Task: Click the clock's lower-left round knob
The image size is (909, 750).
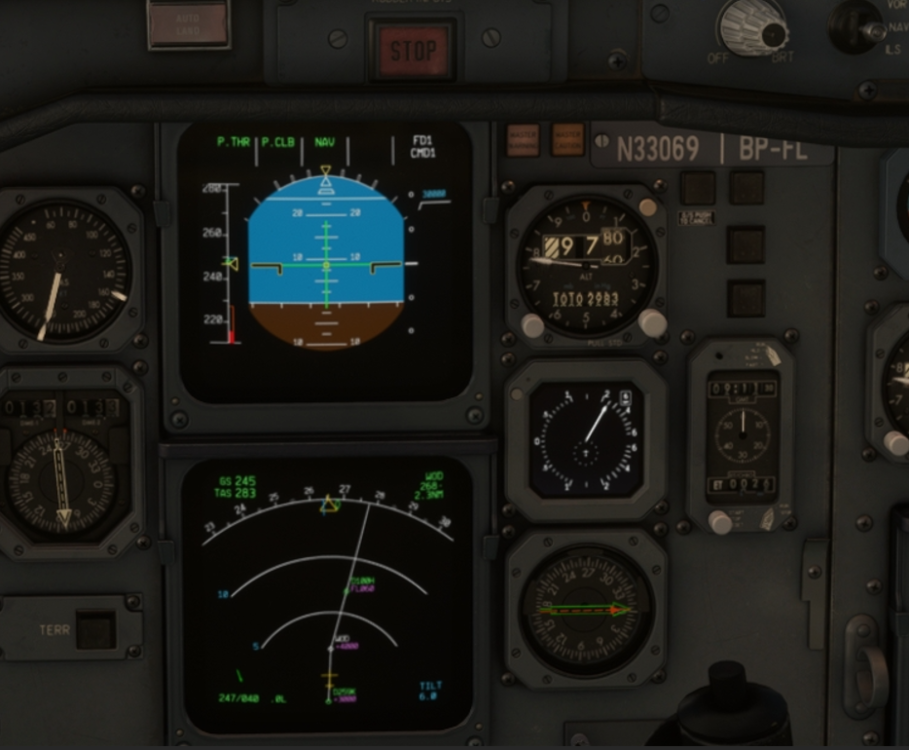Action: [720, 521]
